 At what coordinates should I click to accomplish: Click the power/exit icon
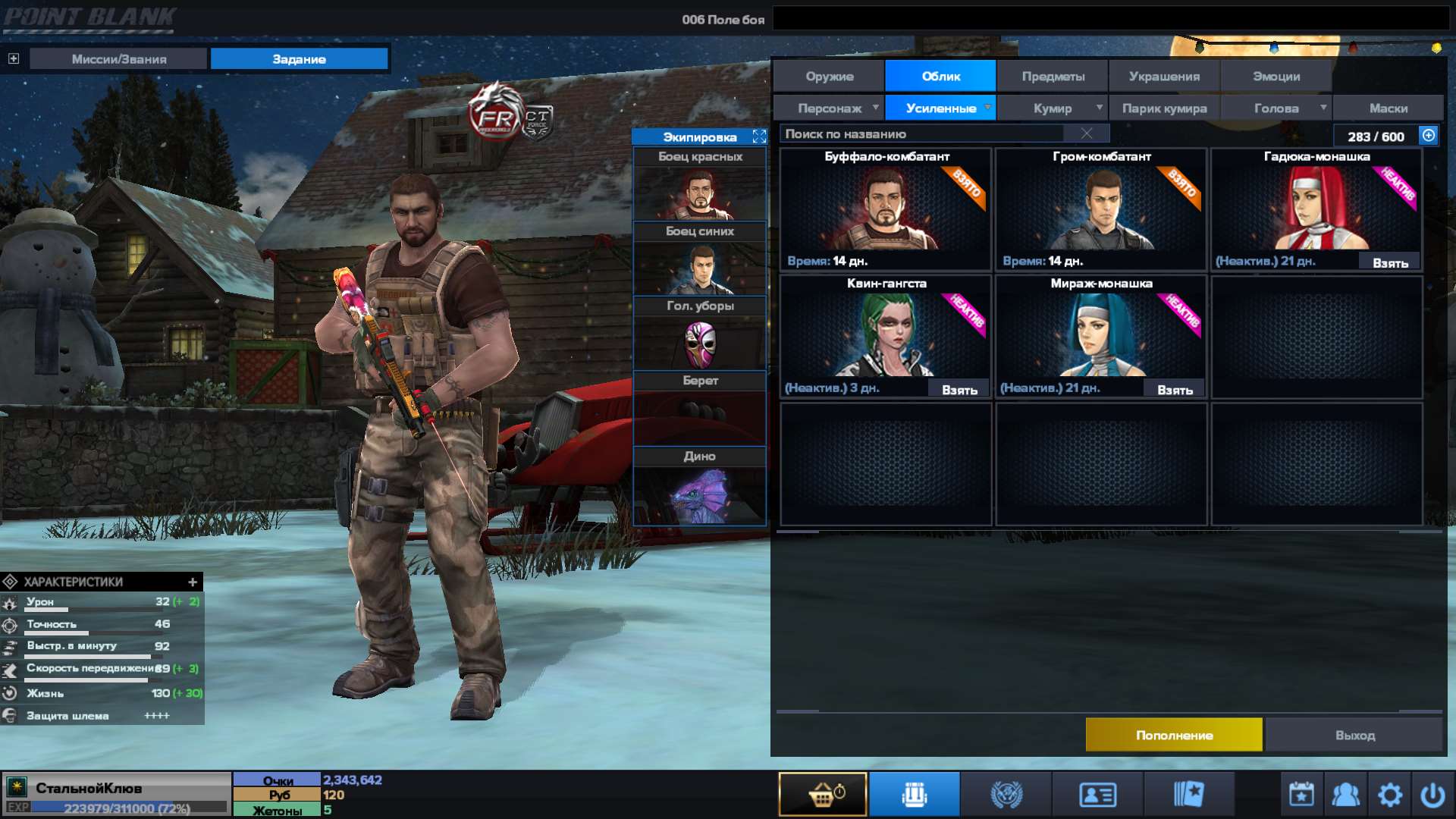[1434, 793]
